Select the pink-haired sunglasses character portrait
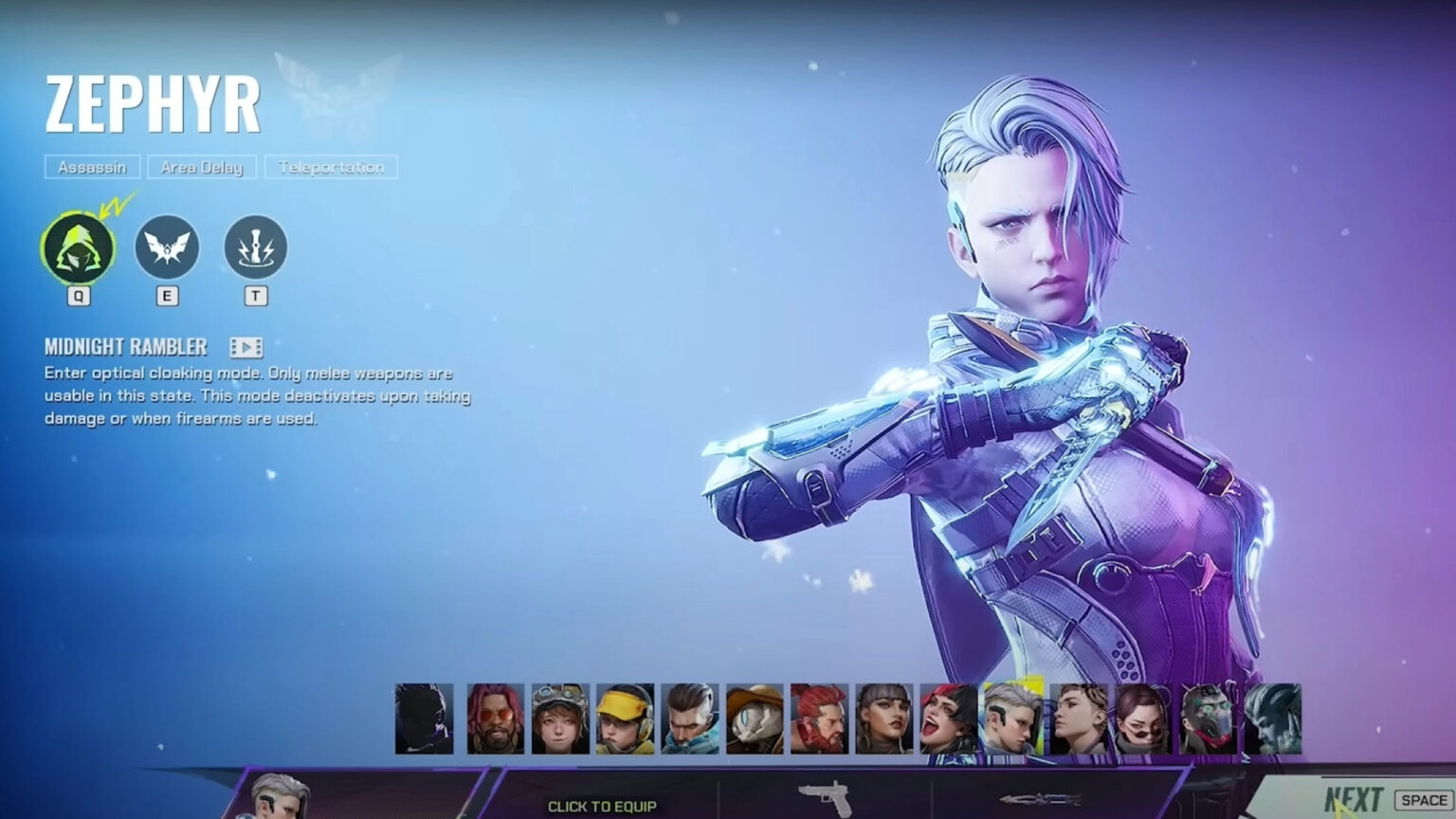1456x819 pixels. (497, 720)
